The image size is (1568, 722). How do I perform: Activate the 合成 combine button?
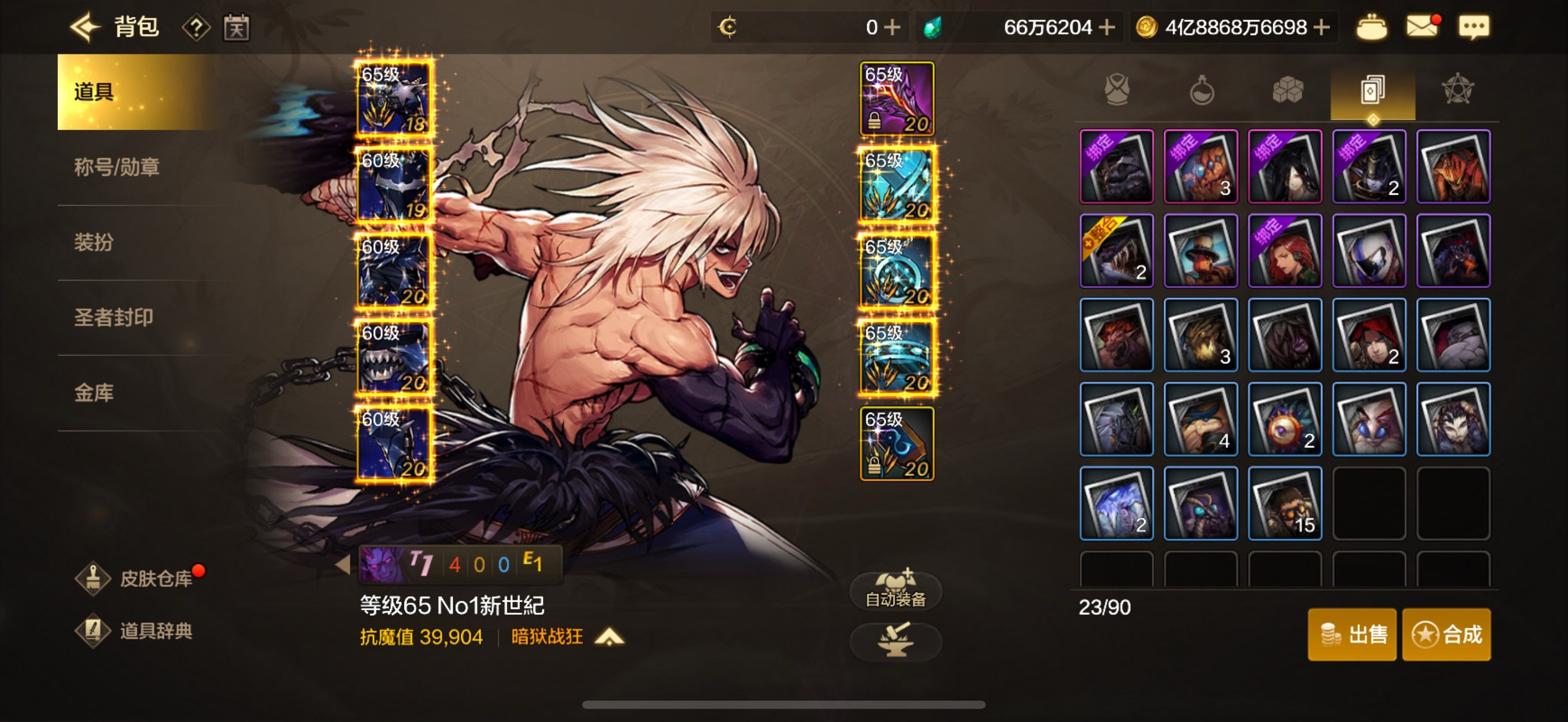[1446, 634]
